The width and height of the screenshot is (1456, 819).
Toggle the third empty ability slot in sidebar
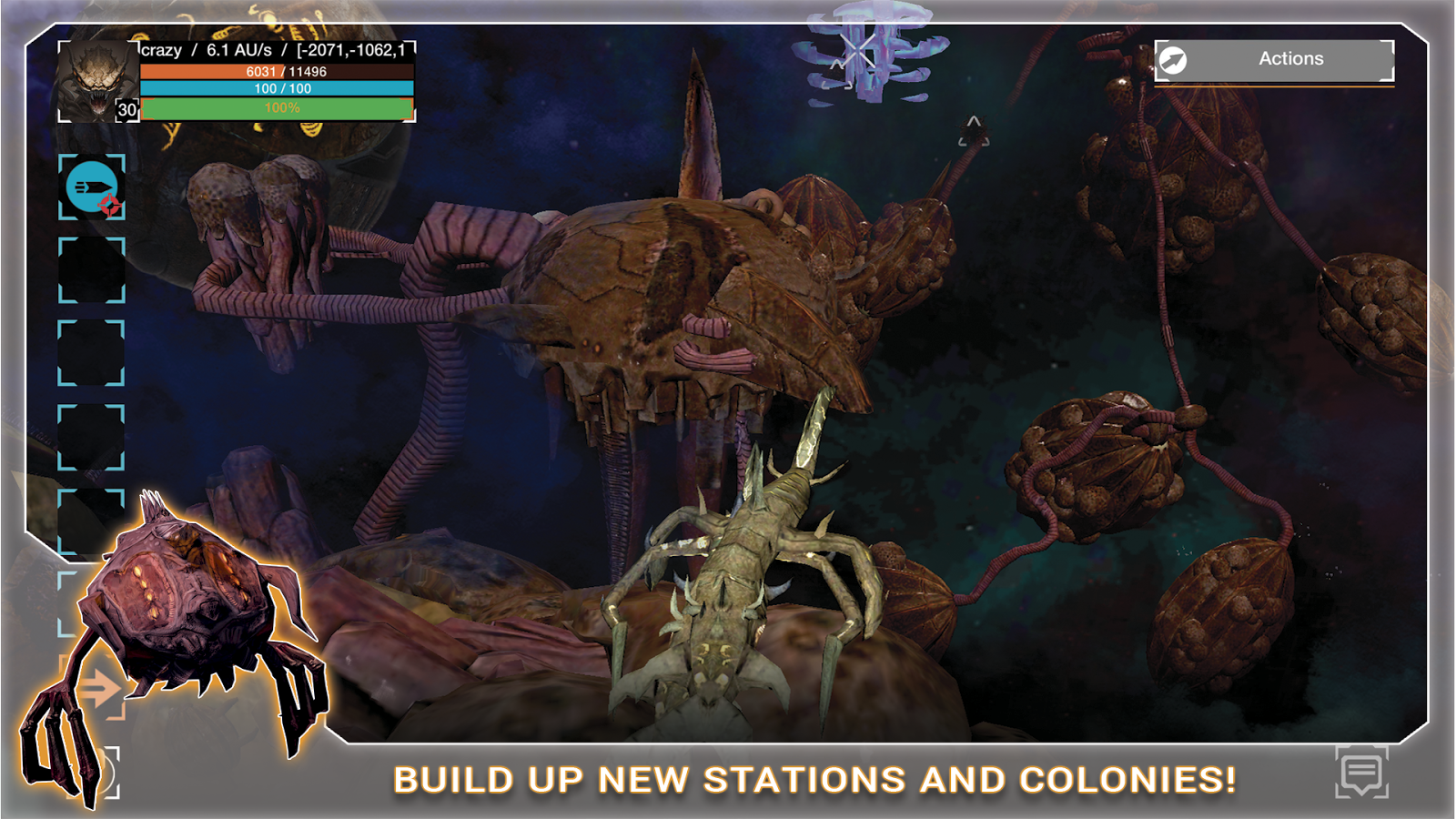(x=91, y=436)
